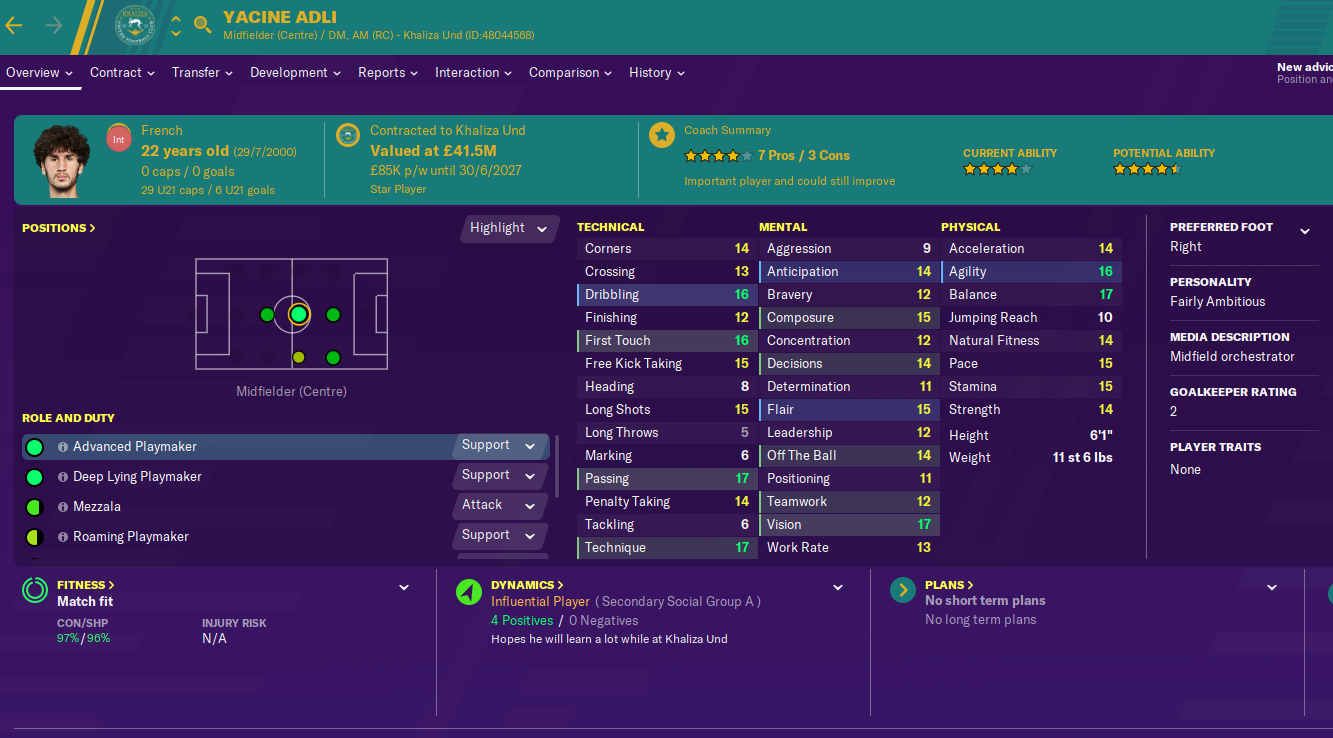Open the Comparison menu
The width and height of the screenshot is (1333, 738).
point(571,73)
